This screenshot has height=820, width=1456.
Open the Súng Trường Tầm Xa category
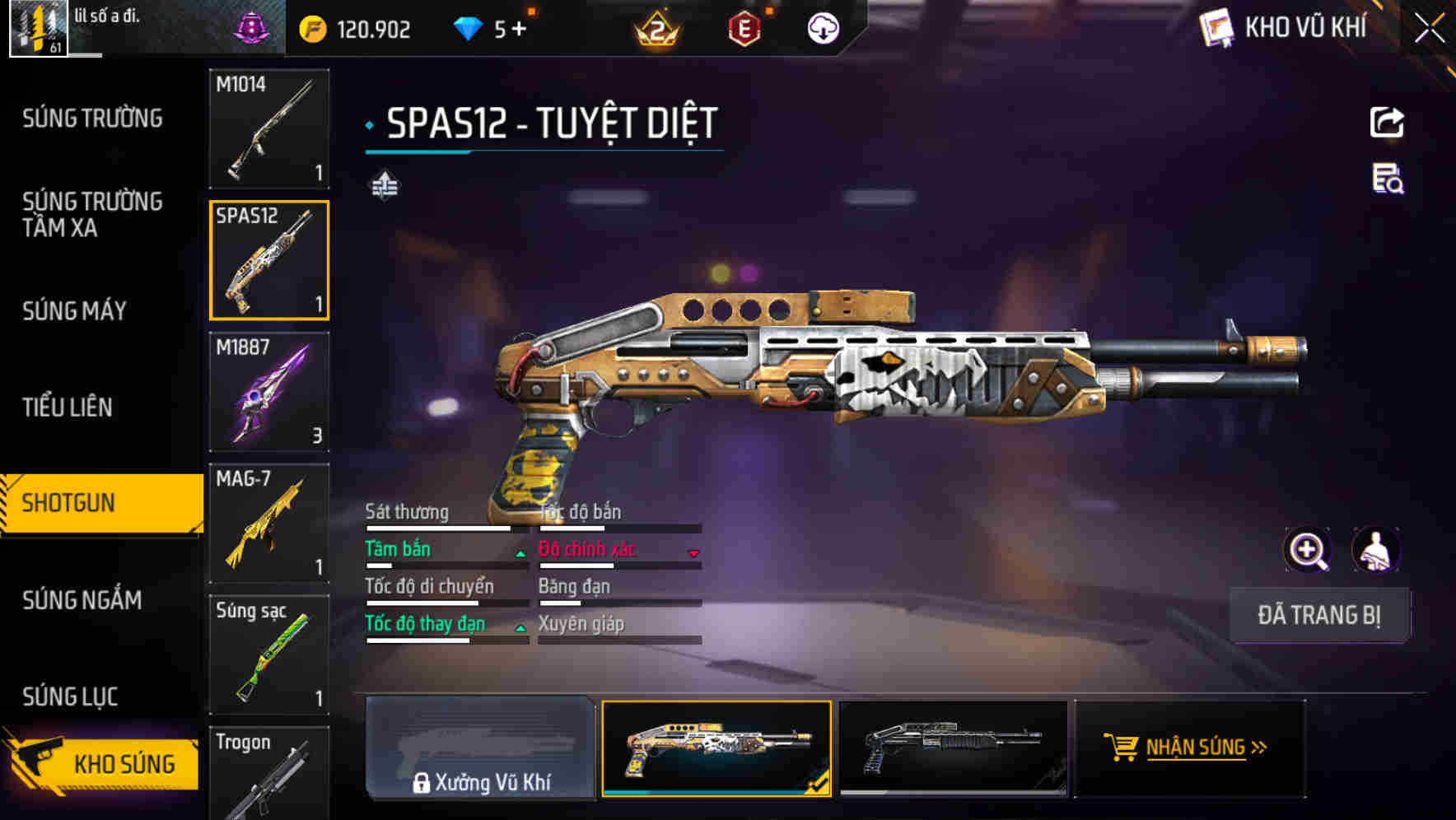[92, 214]
